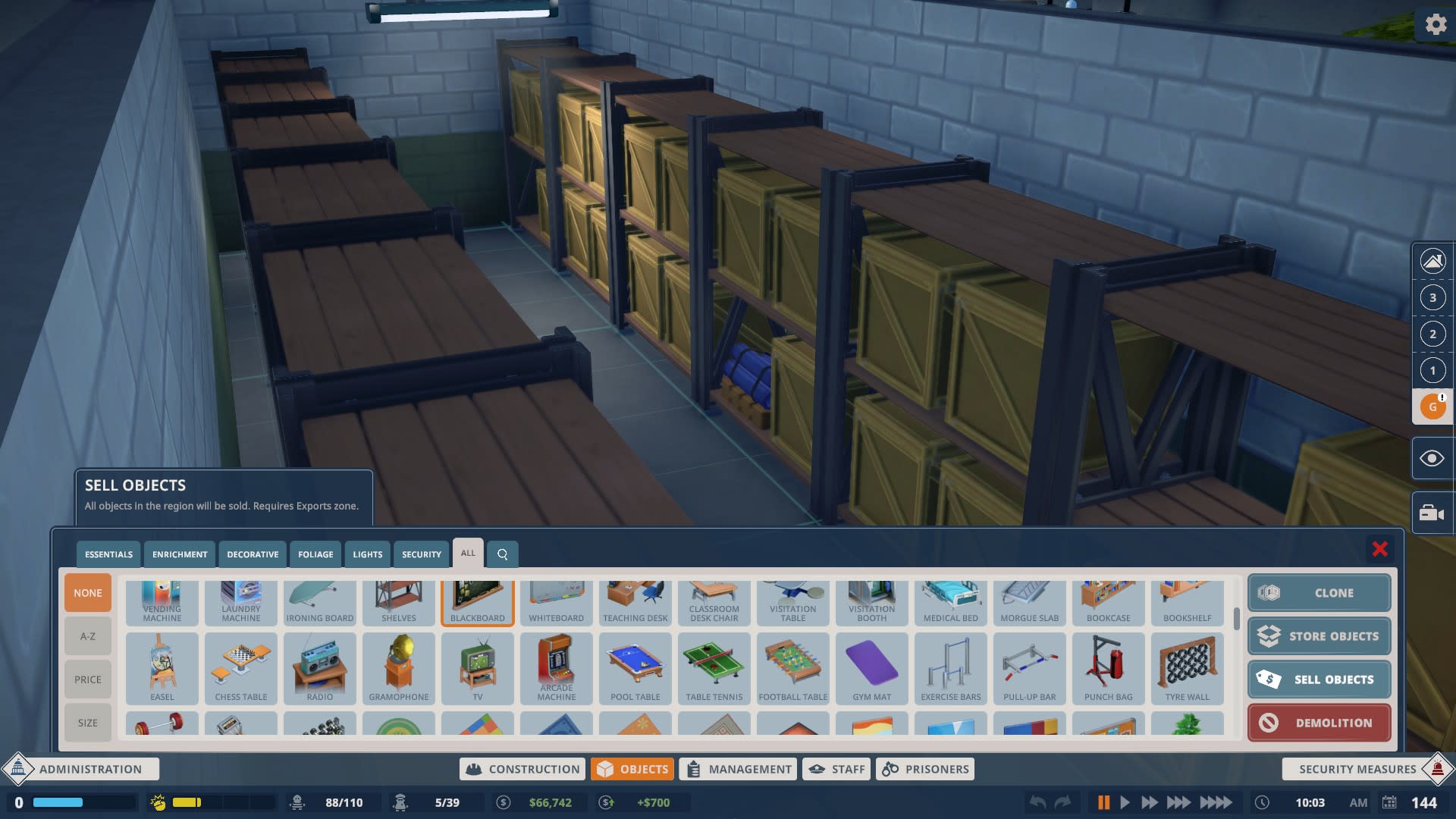Toggle the overlay eye view

pyautogui.click(x=1432, y=458)
